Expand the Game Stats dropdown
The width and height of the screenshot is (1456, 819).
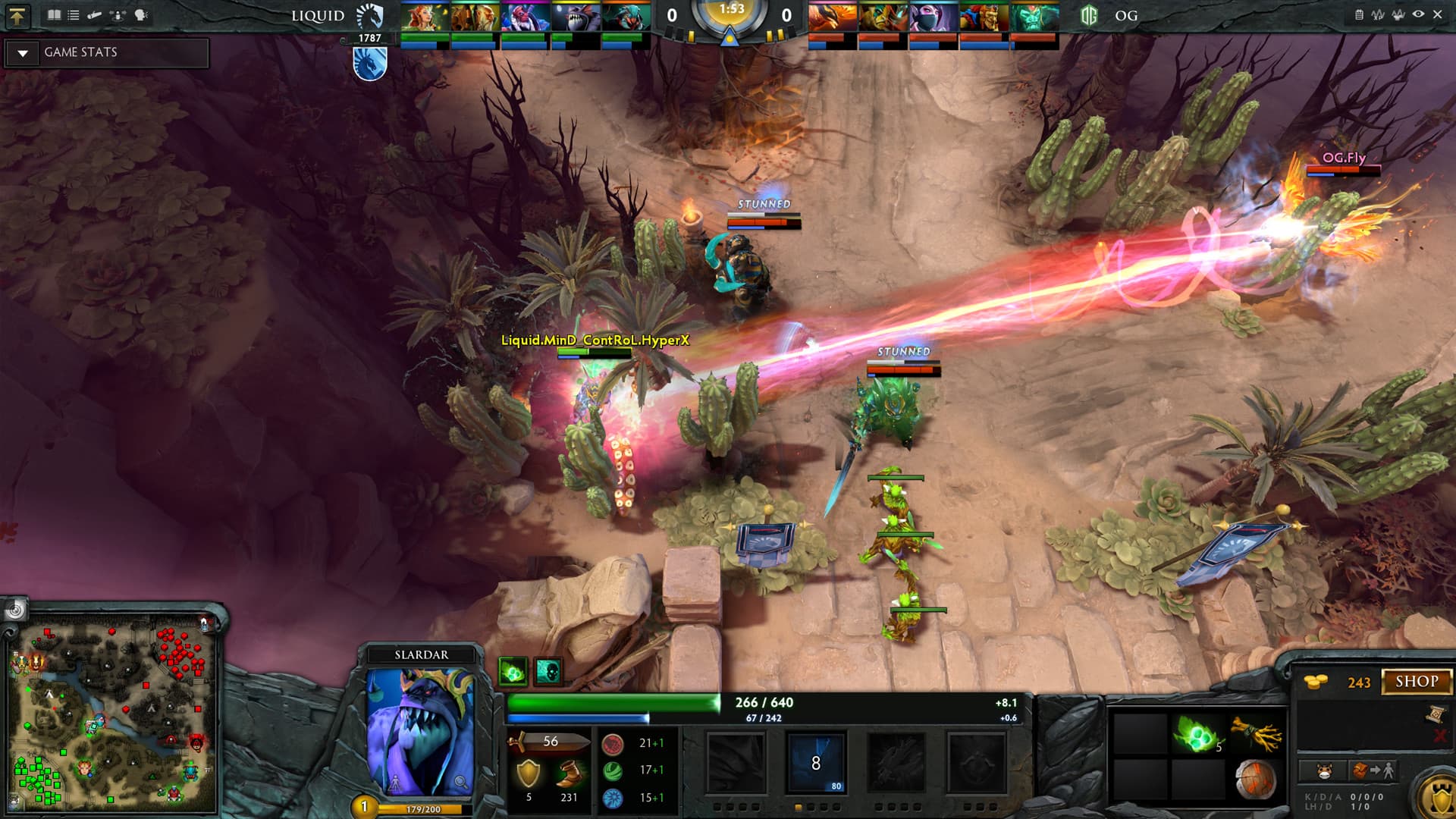23,53
